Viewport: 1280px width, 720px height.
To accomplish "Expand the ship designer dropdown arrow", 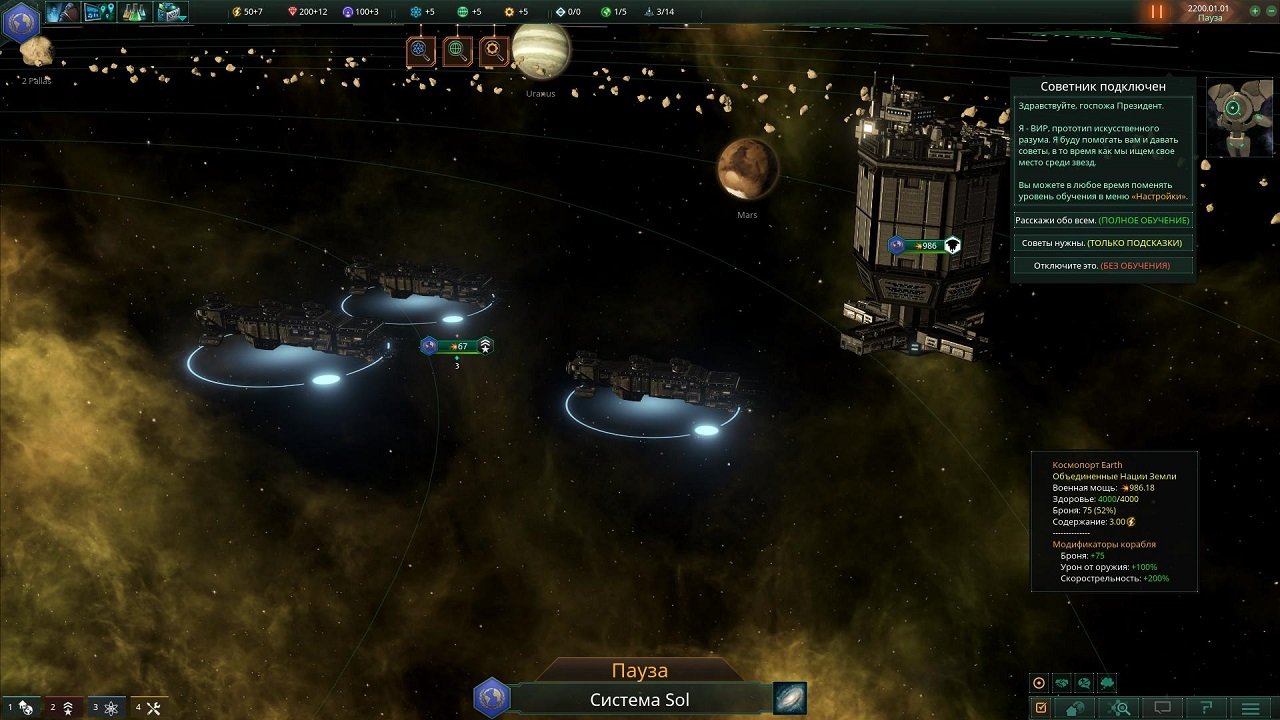I will click(x=182, y=17).
